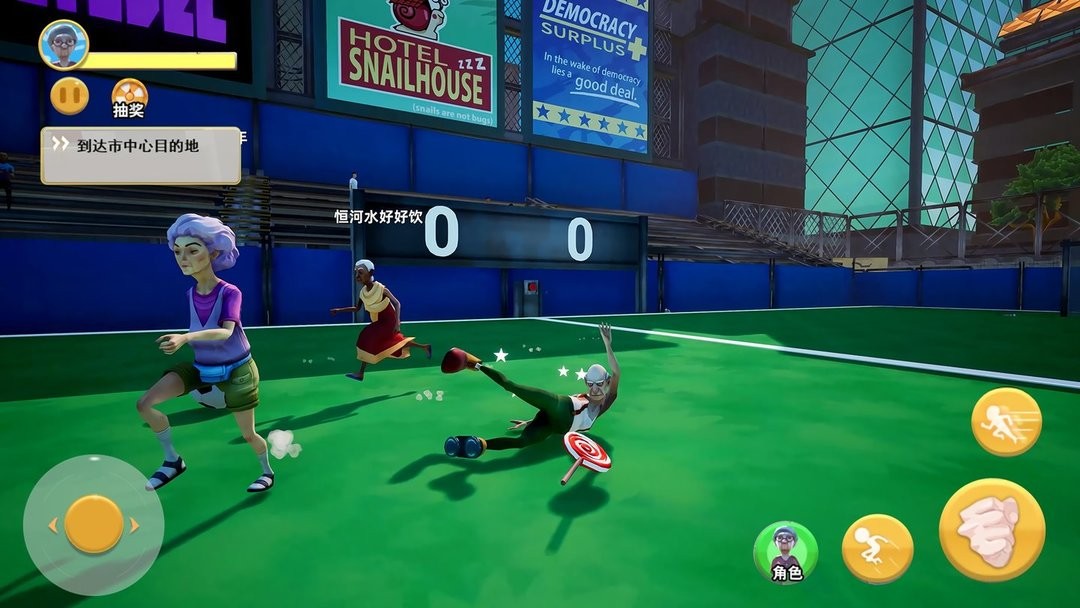Tap the virtual joystick thumb pad
The height and width of the screenshot is (608, 1080).
(x=94, y=524)
